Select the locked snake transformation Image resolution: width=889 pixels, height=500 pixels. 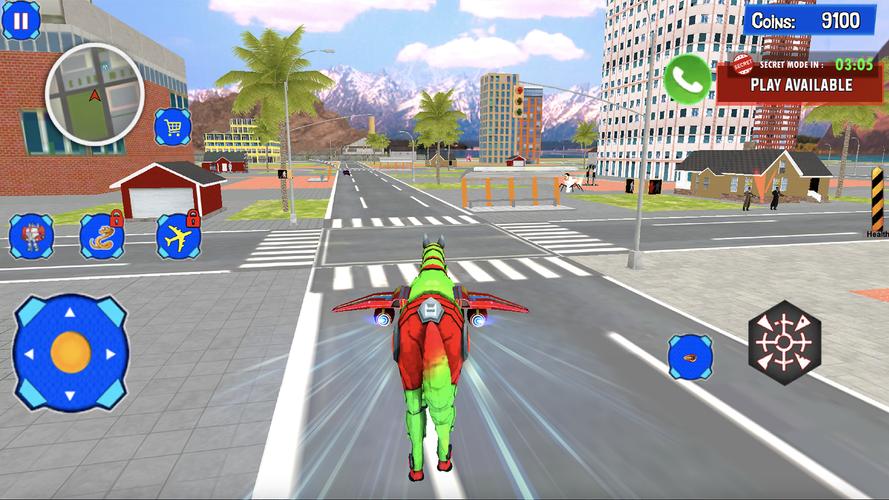(x=101, y=237)
